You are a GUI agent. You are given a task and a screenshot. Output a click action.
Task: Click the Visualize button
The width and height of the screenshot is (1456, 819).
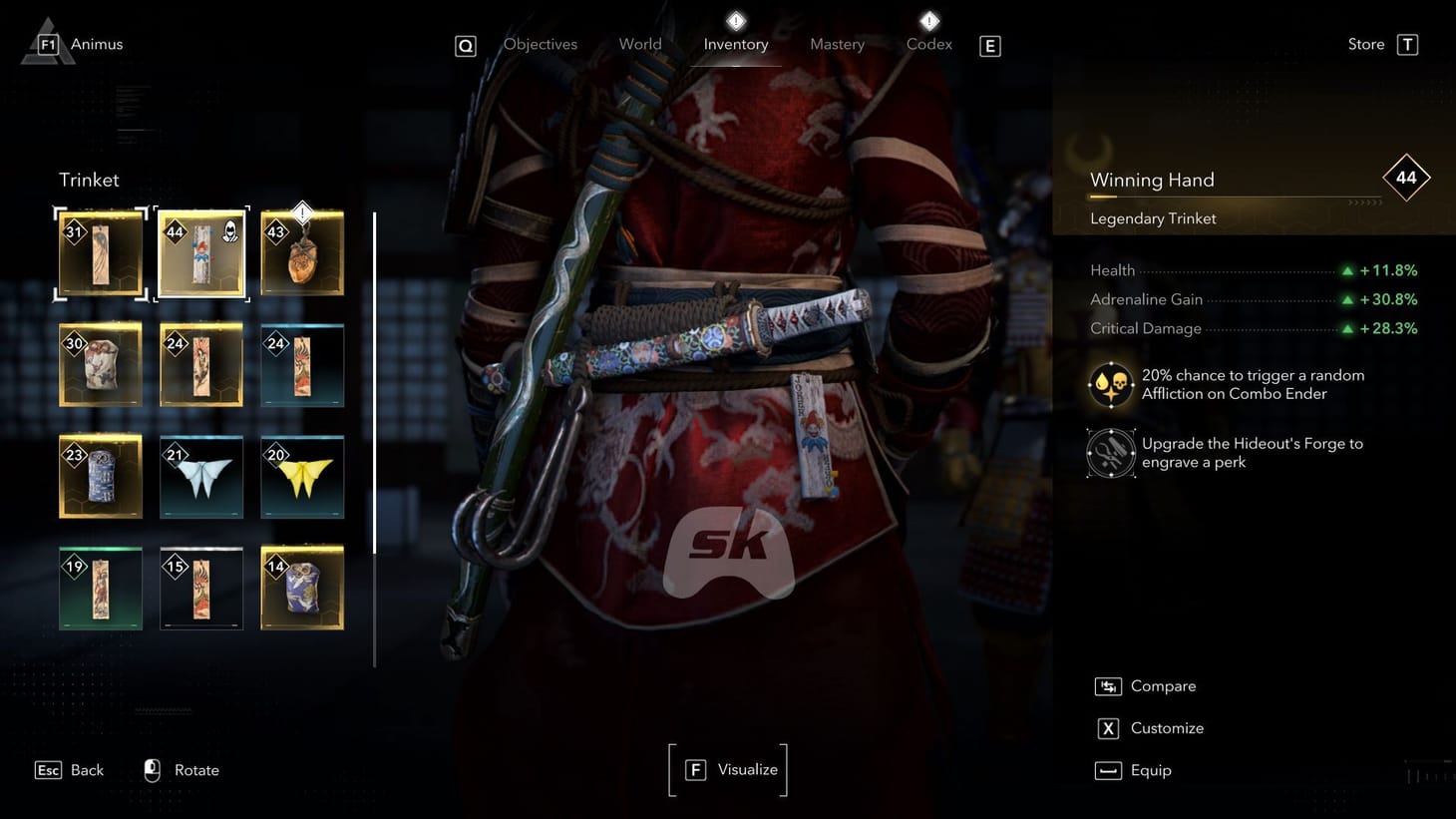click(x=728, y=769)
